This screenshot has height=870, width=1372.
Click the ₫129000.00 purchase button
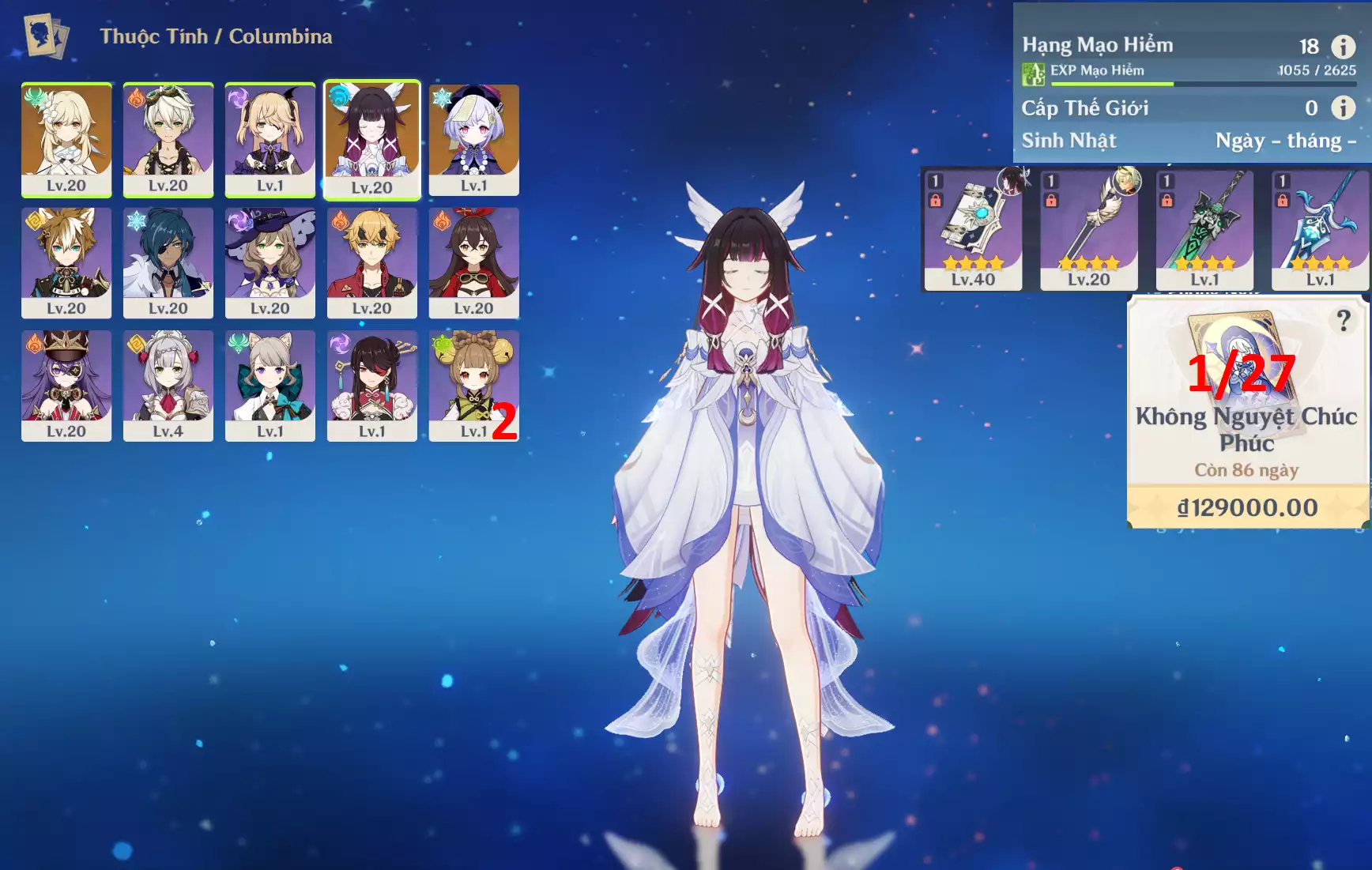(1247, 507)
